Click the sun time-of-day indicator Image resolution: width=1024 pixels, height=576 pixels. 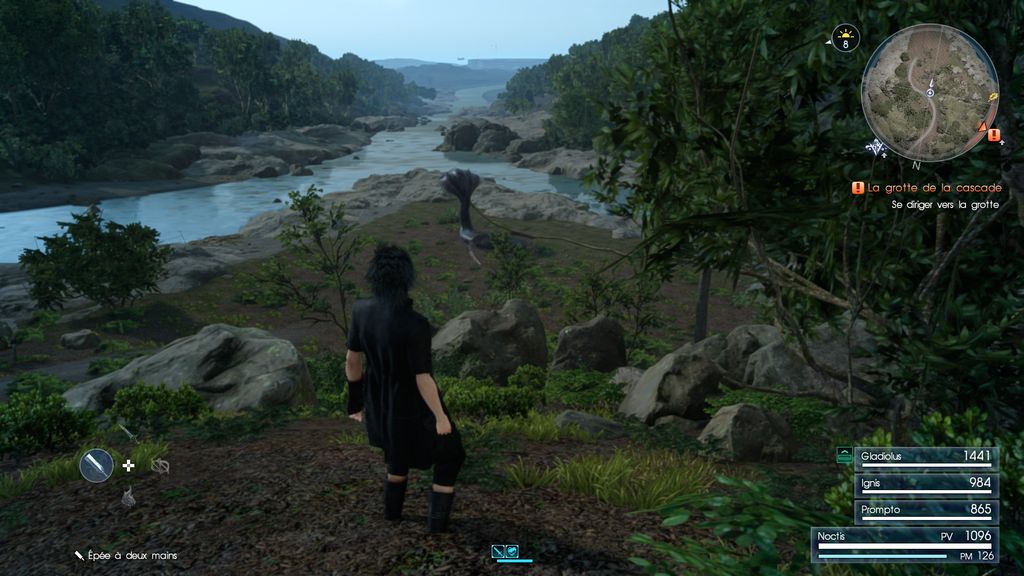click(x=846, y=40)
